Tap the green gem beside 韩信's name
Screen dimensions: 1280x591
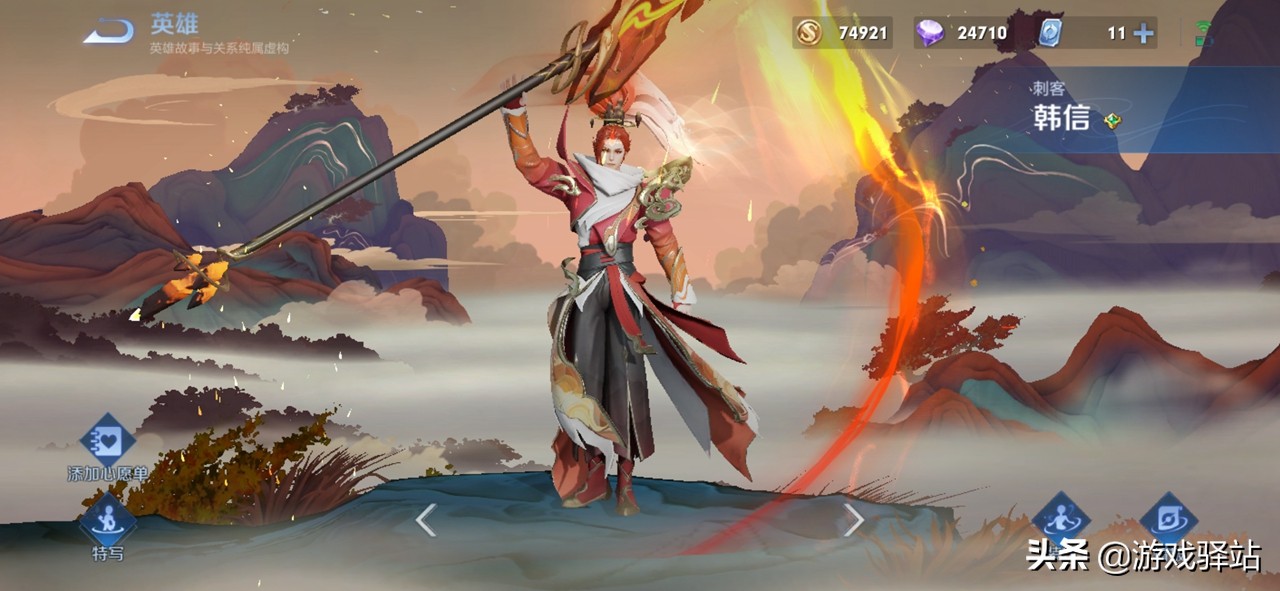click(x=1112, y=121)
